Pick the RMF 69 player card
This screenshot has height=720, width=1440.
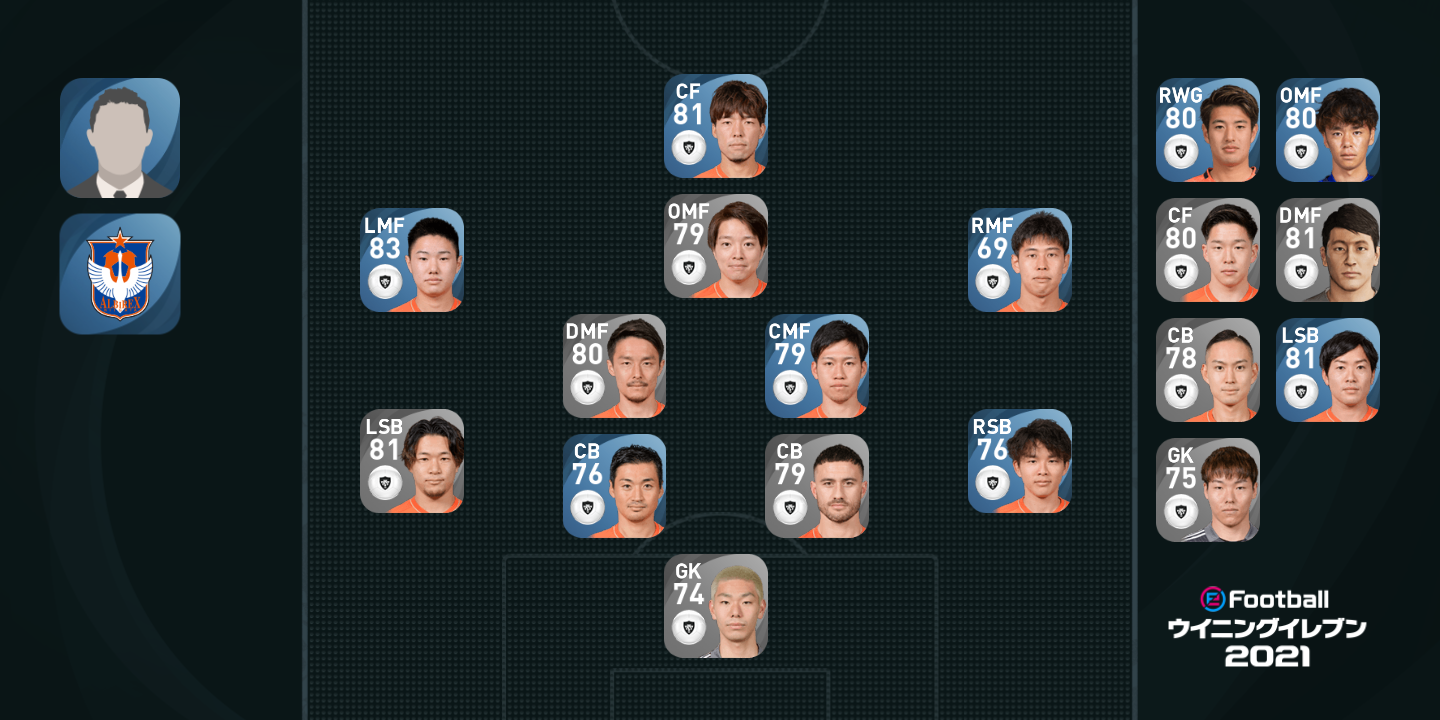pos(1020,260)
